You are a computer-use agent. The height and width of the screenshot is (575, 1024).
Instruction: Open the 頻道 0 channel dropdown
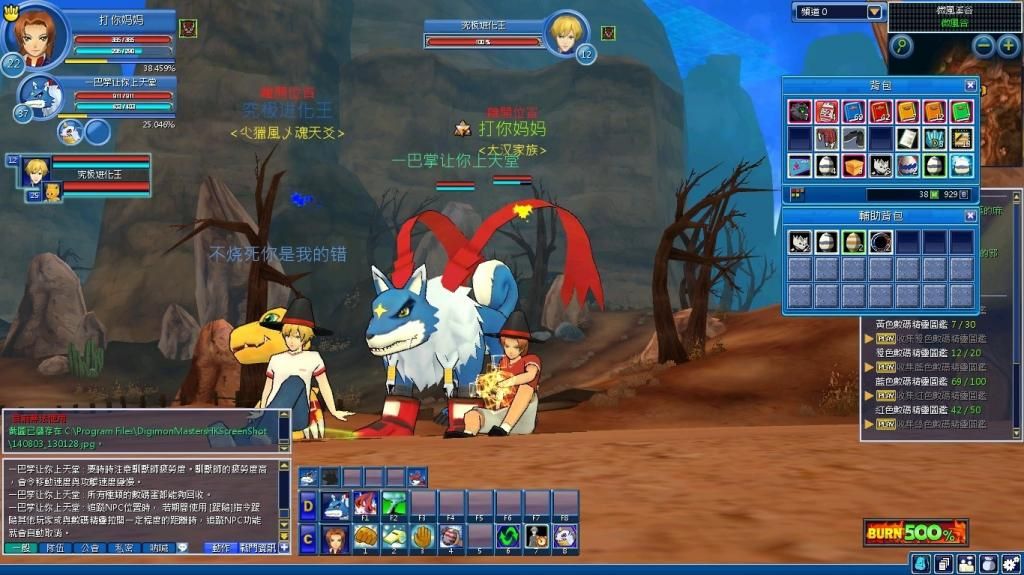[875, 12]
